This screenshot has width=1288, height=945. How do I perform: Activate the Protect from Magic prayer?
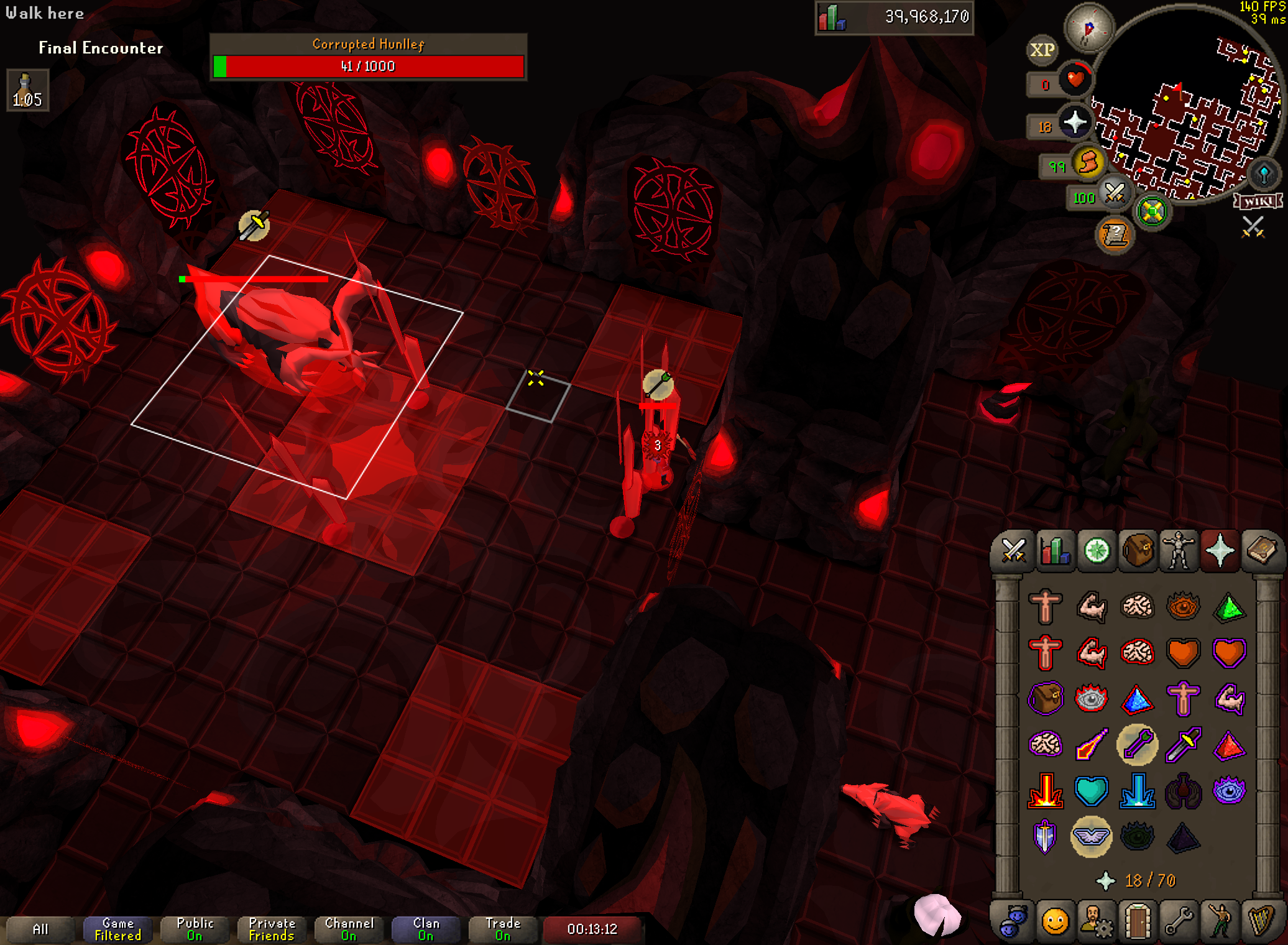point(1091,744)
